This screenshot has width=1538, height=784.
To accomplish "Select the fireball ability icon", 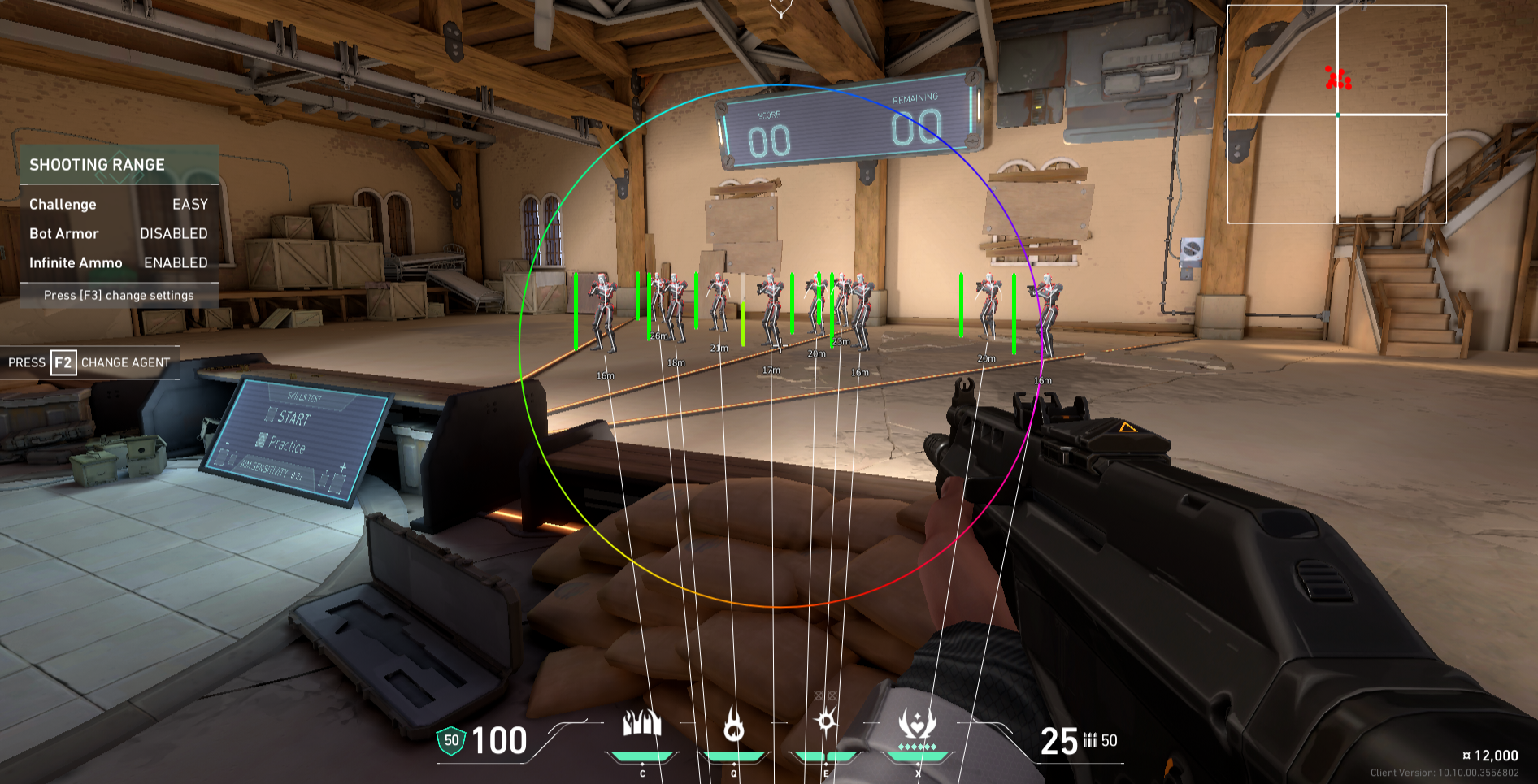I will 734,724.
